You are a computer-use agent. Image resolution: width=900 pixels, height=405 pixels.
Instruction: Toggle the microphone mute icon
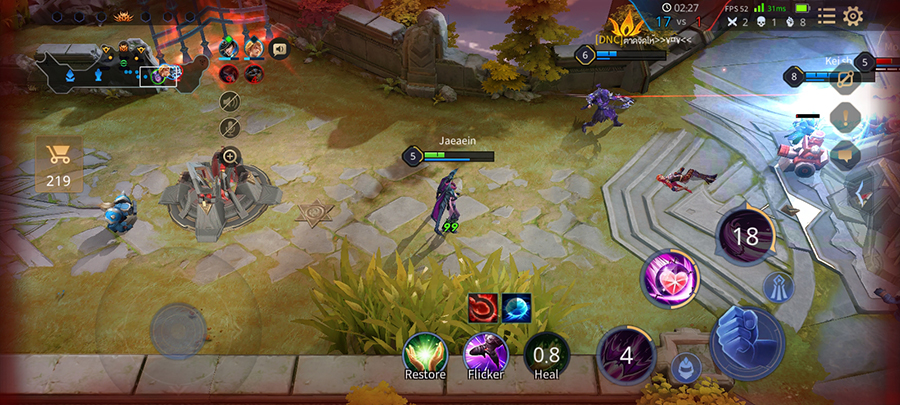point(230,127)
